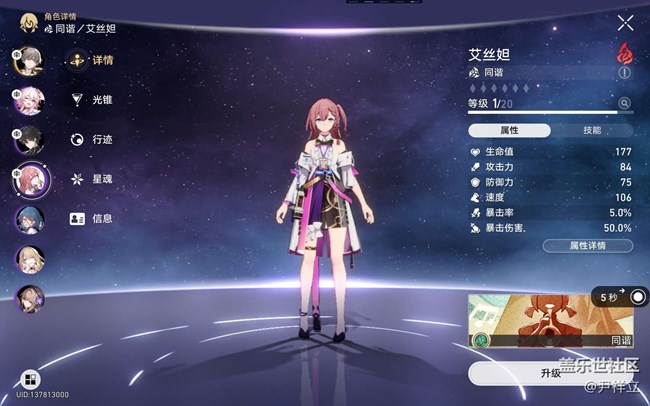This screenshot has height=406, width=650.
Task: Open the exclamation info icon beside 同谐
Action: click(625, 73)
